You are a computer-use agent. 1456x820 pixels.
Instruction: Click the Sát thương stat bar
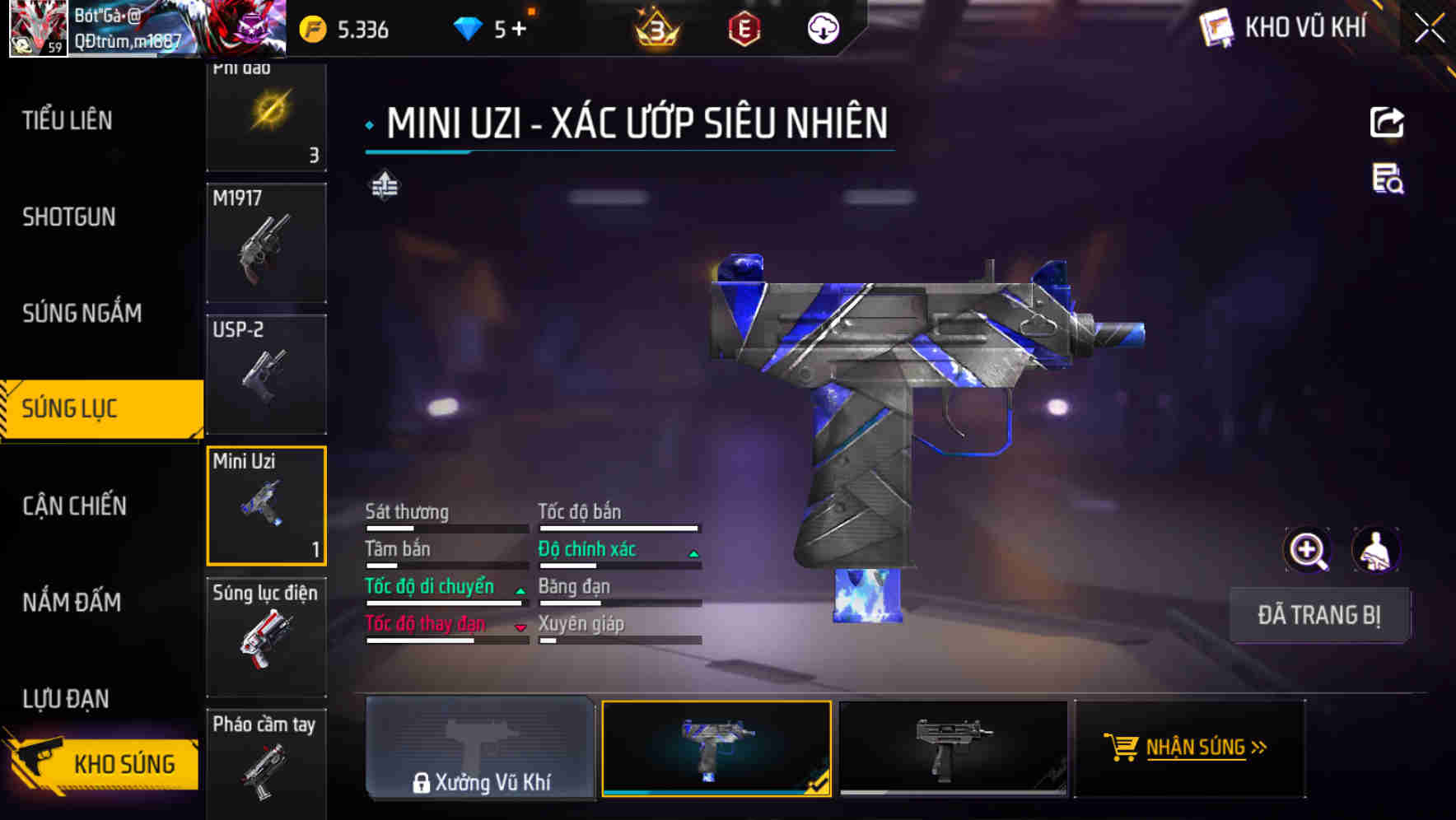tap(445, 527)
